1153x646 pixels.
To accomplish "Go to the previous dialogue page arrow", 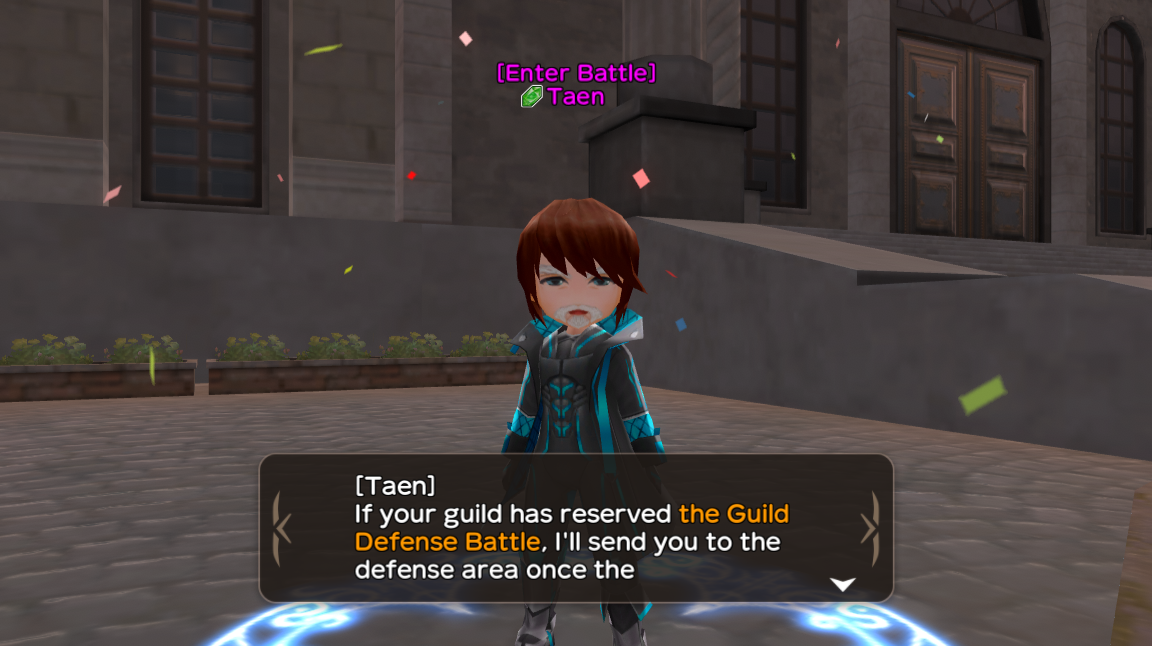I will pyautogui.click(x=282, y=528).
